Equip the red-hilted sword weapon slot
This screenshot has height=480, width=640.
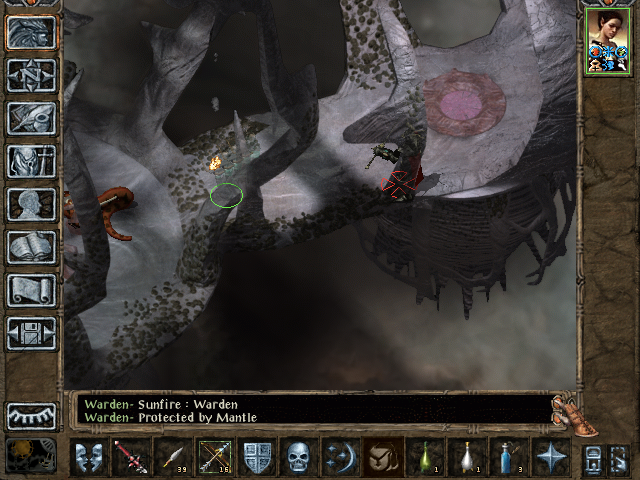[x=129, y=457]
